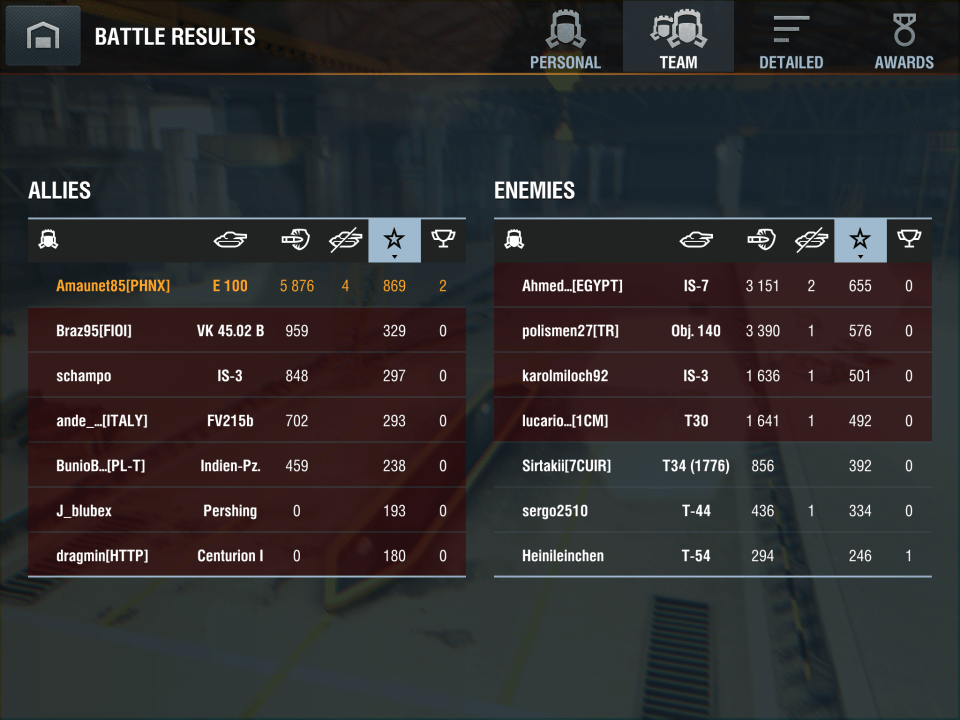Pick dragmin[HTTP] Centurion I row
Screen dimensions: 960x720
pyautogui.click(x=246, y=556)
